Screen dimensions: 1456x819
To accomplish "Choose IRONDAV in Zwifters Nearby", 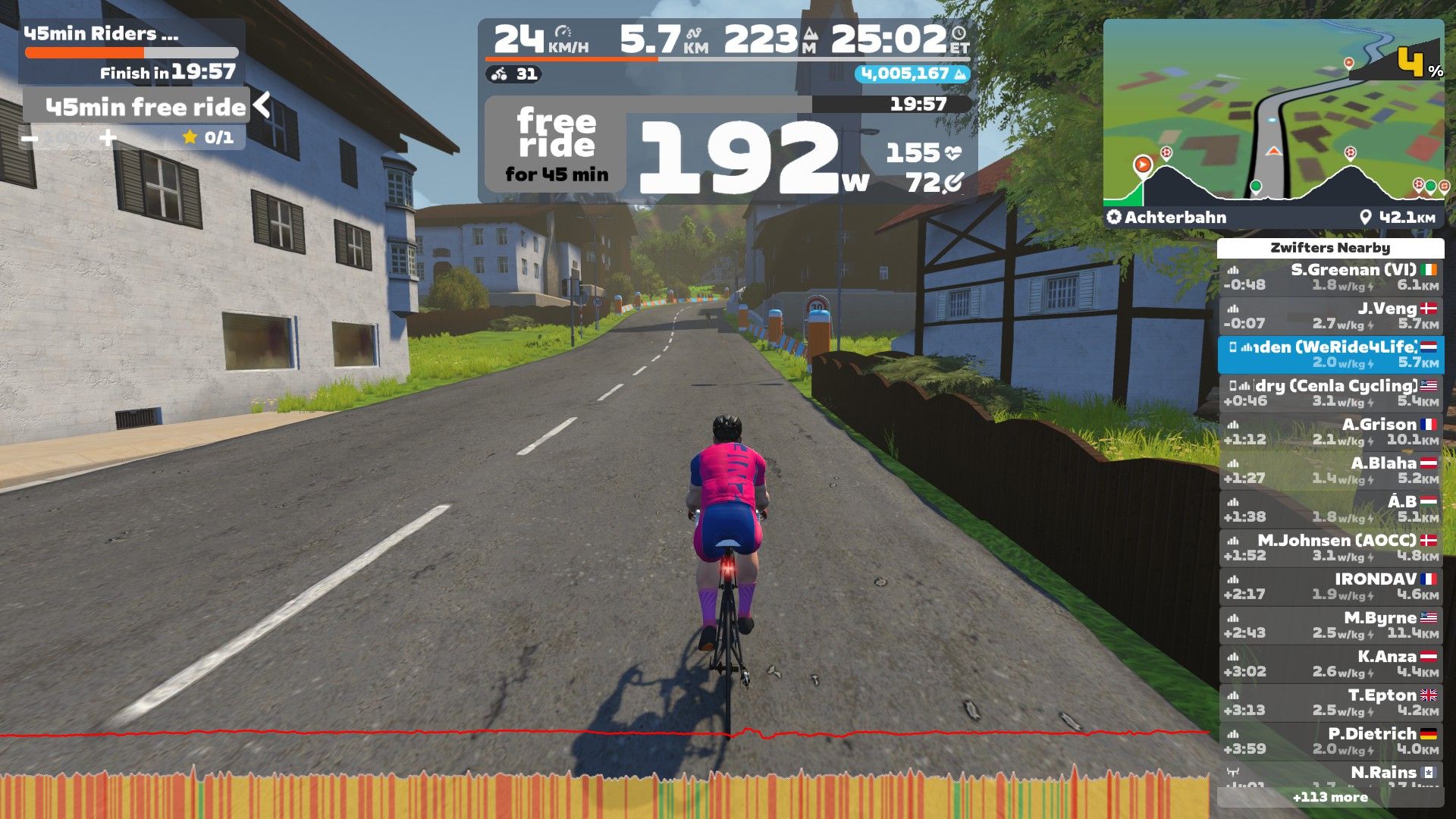I will (1330, 586).
